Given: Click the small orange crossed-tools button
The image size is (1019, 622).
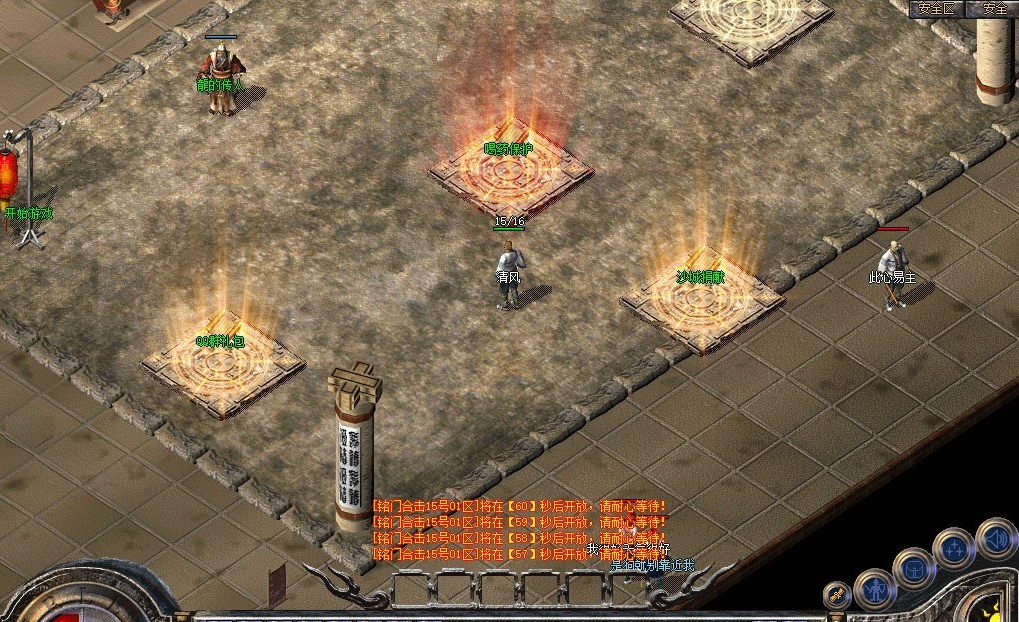Looking at the screenshot, I should tap(836, 596).
